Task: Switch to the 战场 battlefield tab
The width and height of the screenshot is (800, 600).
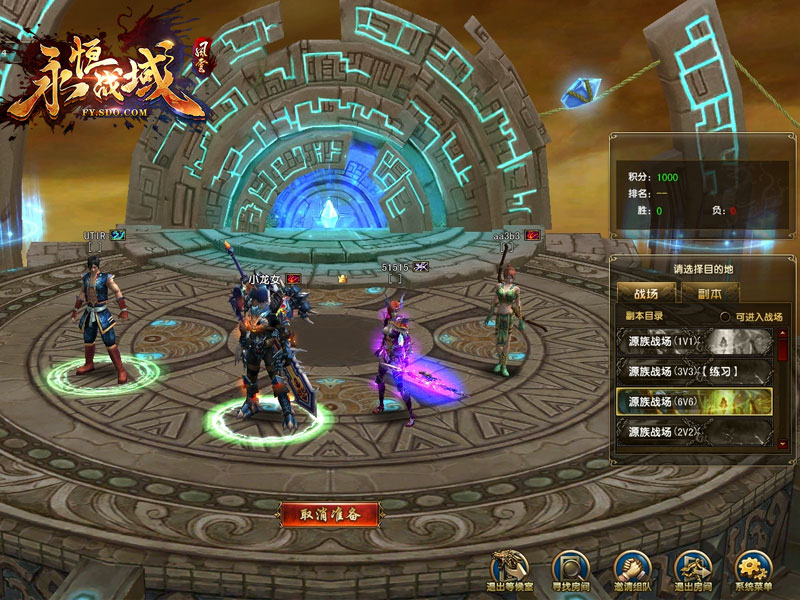Action: click(x=645, y=293)
